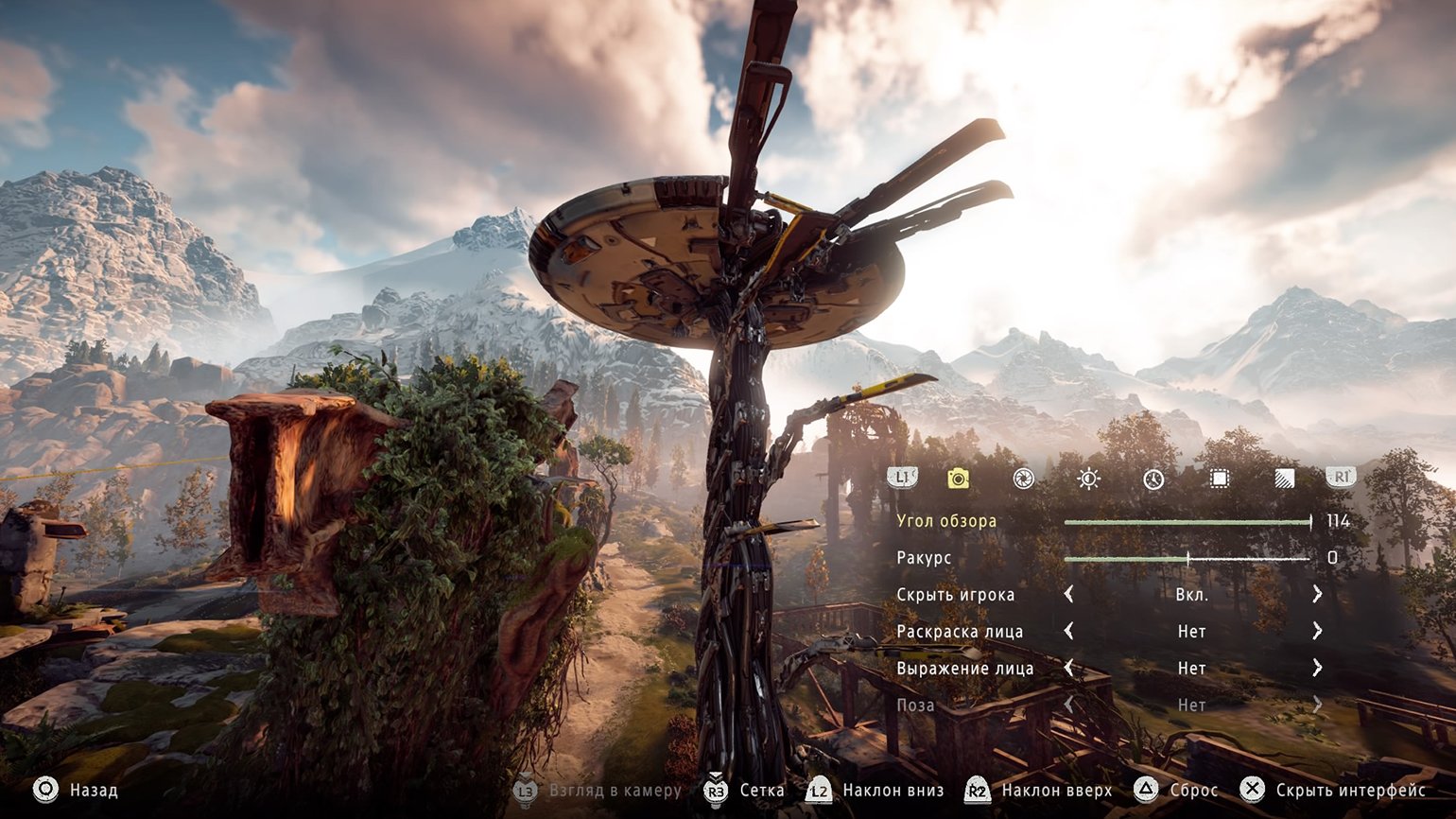This screenshot has width=1456, height=819.
Task: Choose next Раскраска лица option
Action: [1317, 632]
